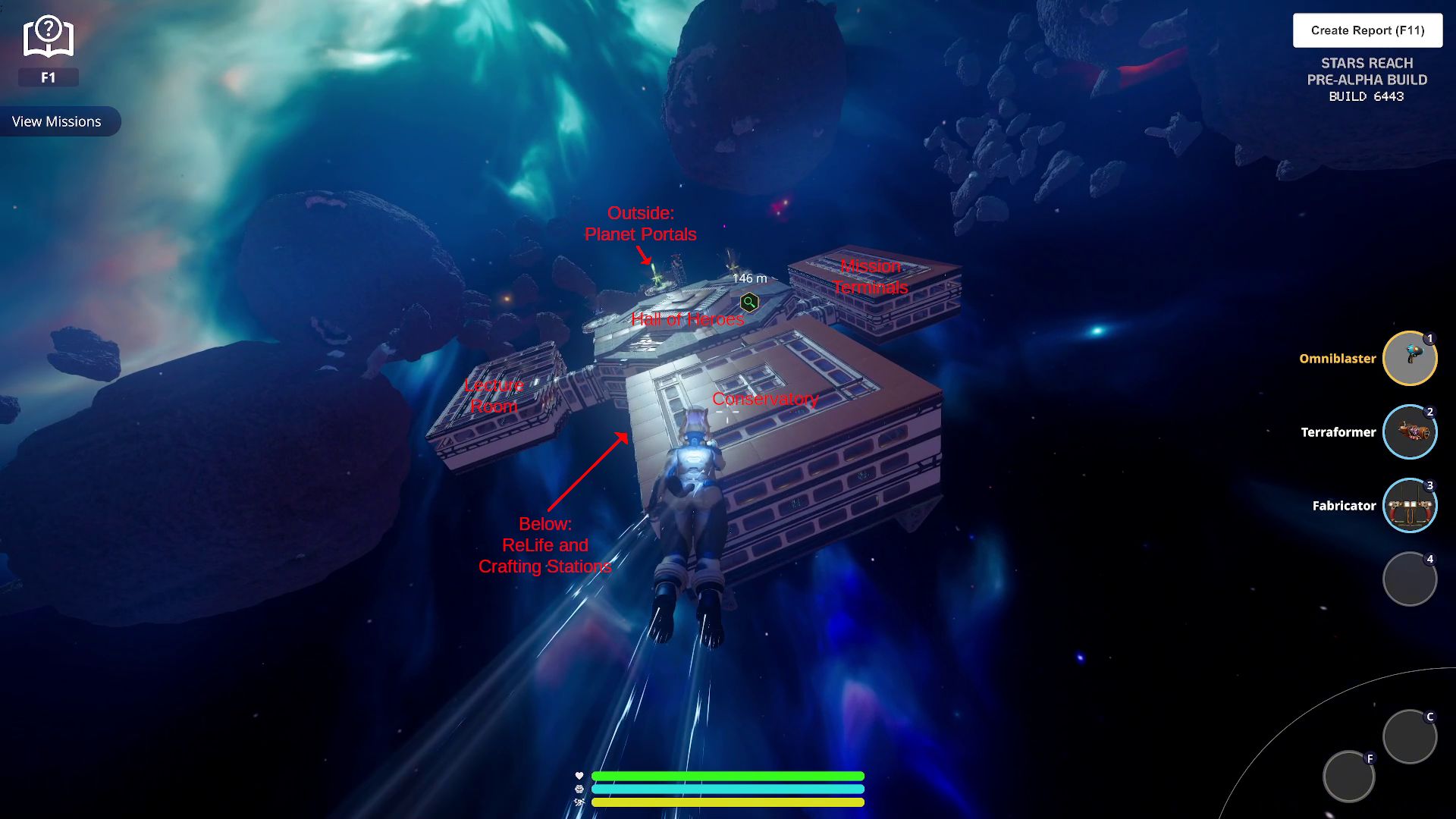Equip the Terraformer tool
Viewport: 1456px width, 819px height.
pos(1410,432)
